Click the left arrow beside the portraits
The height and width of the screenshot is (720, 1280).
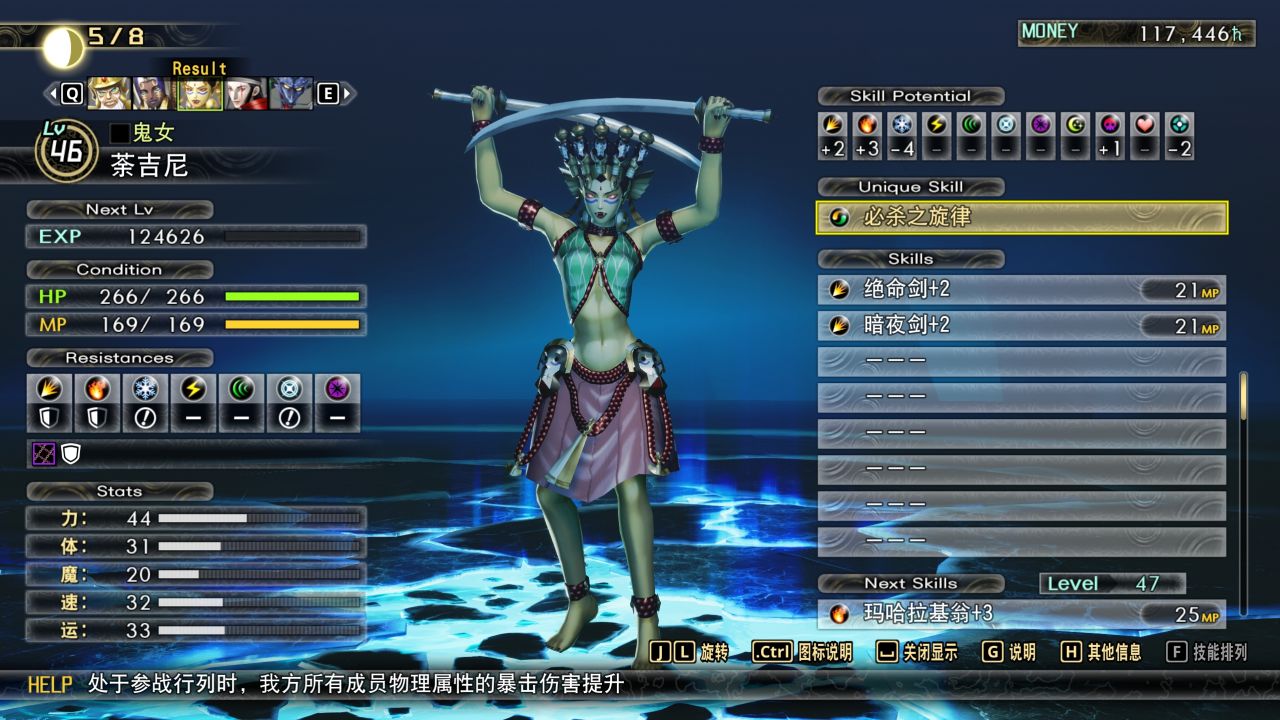point(52,94)
